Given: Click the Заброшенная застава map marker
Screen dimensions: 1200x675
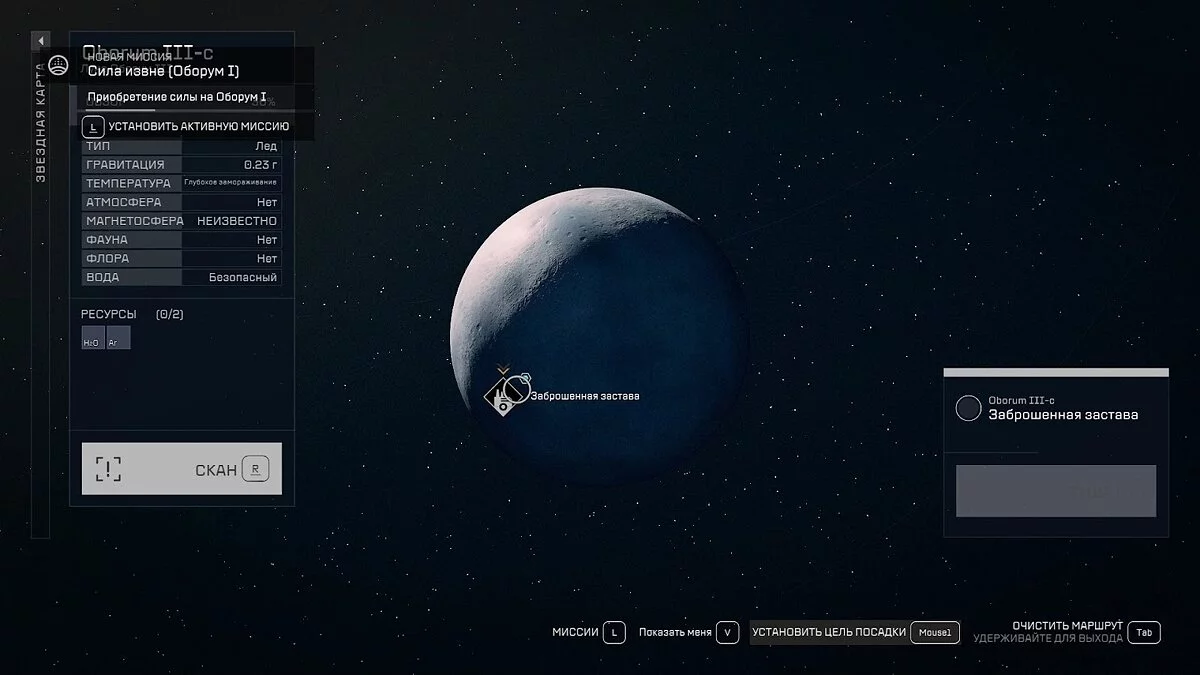Looking at the screenshot, I should [x=504, y=395].
